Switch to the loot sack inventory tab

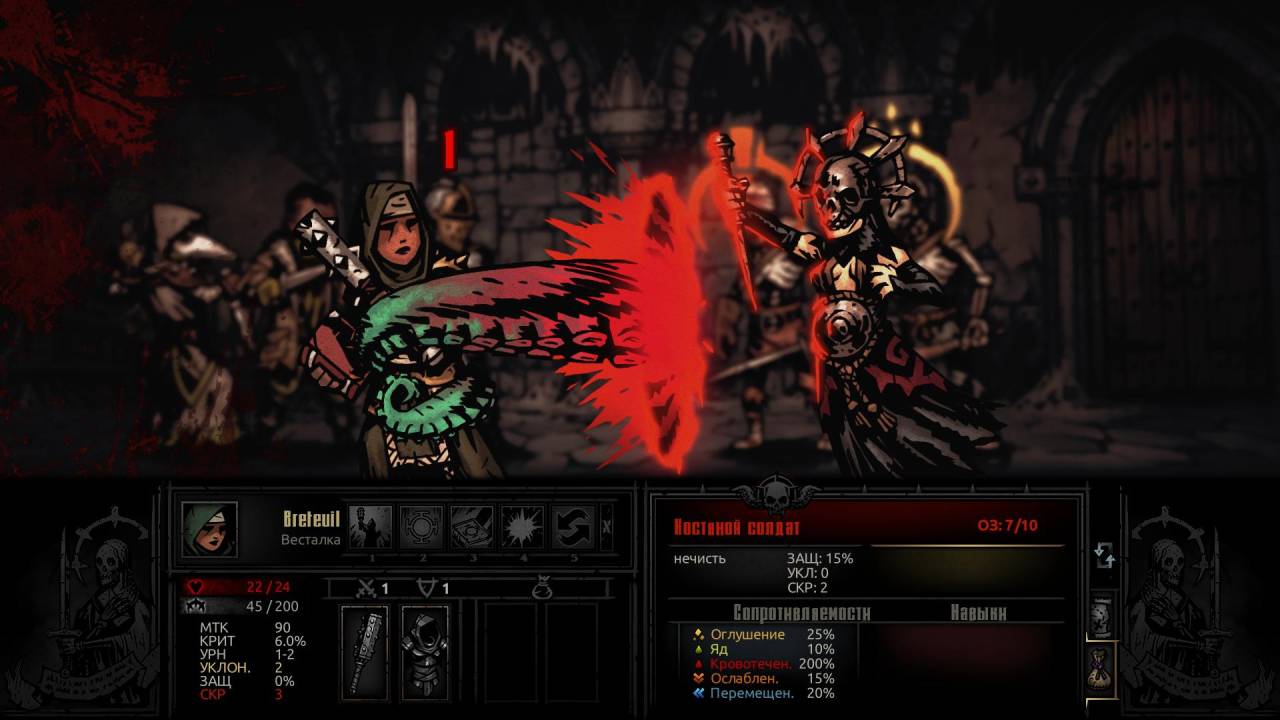(x=1101, y=666)
